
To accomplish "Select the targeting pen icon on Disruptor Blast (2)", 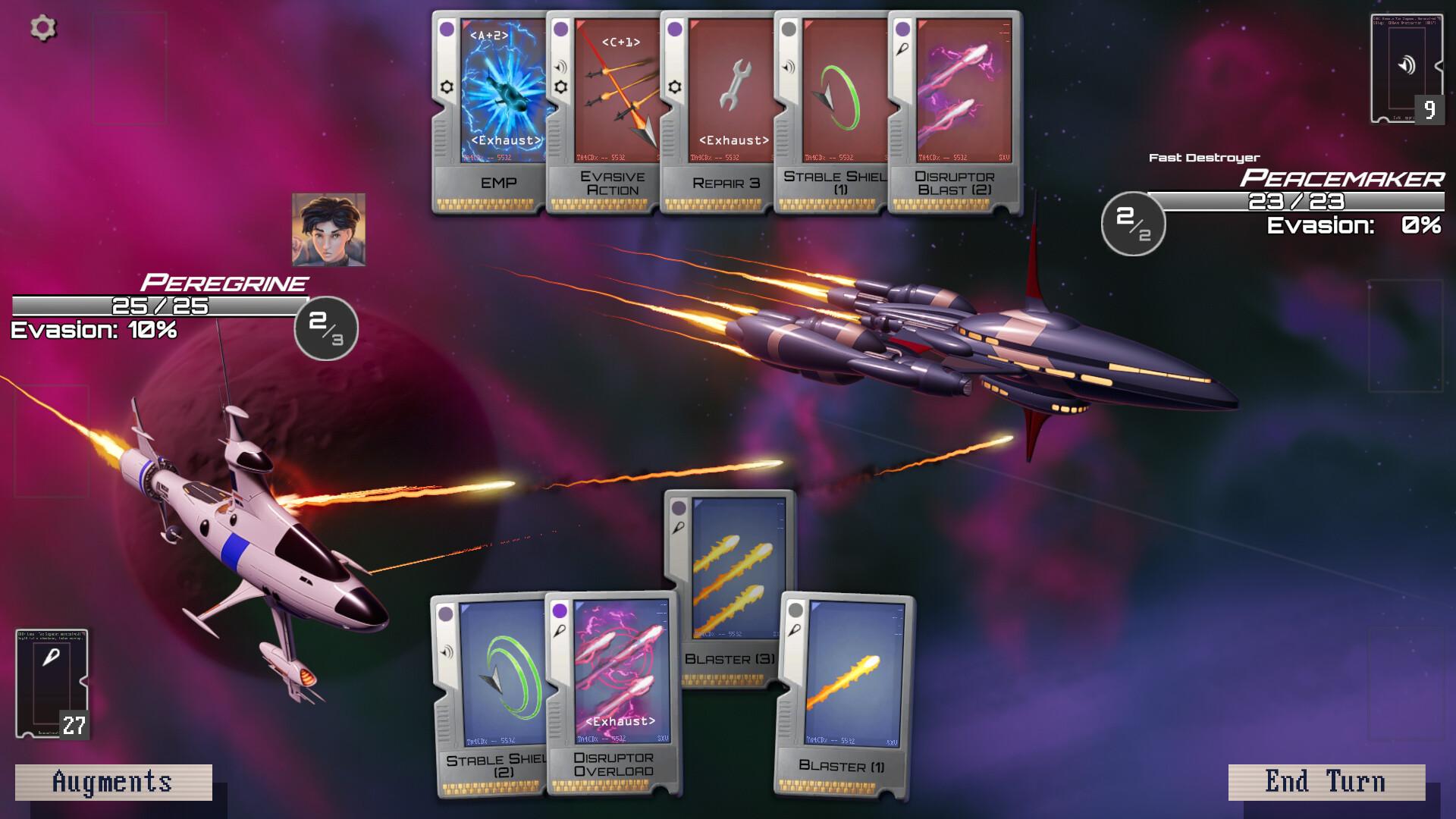I will pos(901,47).
